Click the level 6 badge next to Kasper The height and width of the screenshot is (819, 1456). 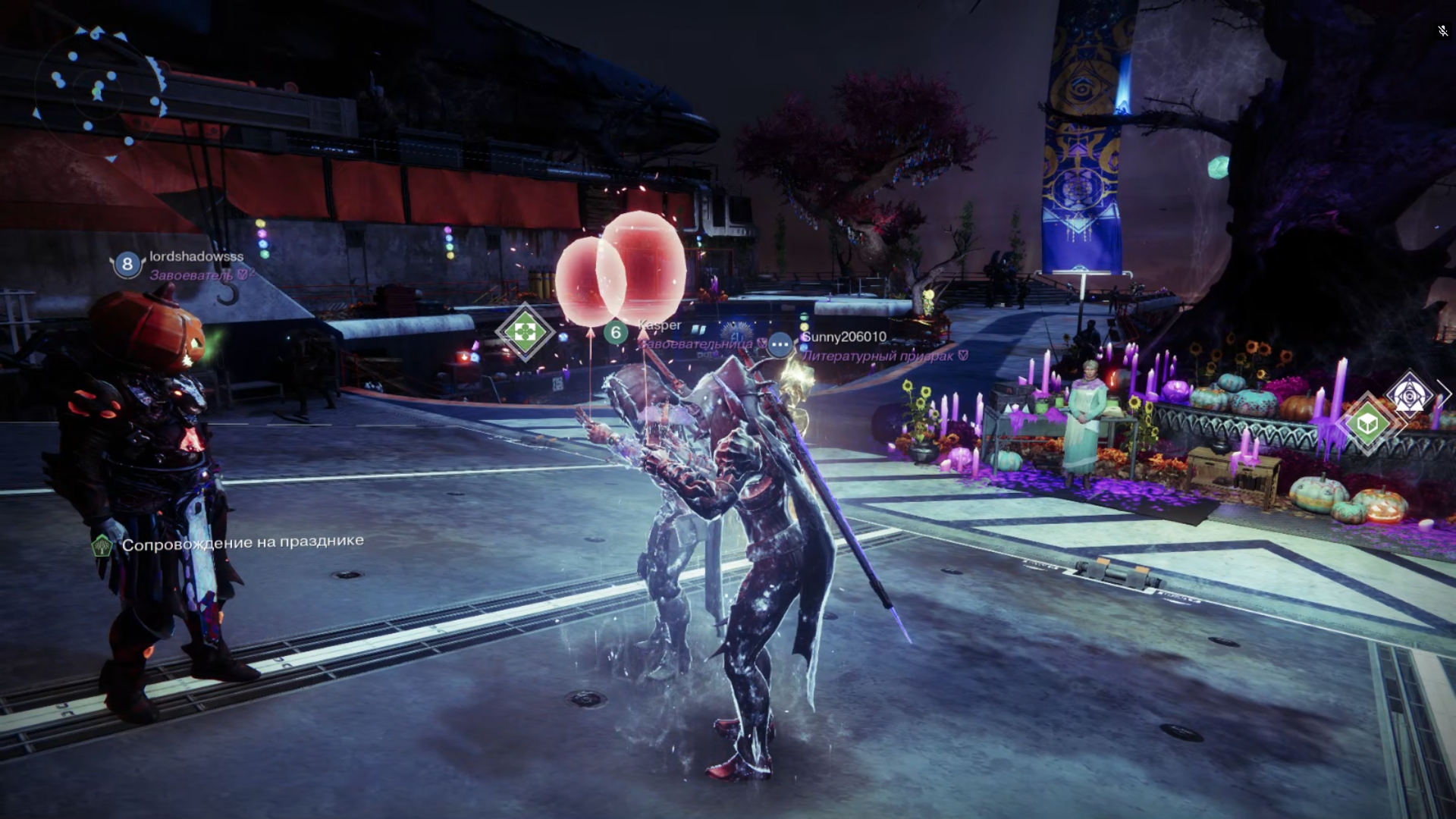coord(616,331)
